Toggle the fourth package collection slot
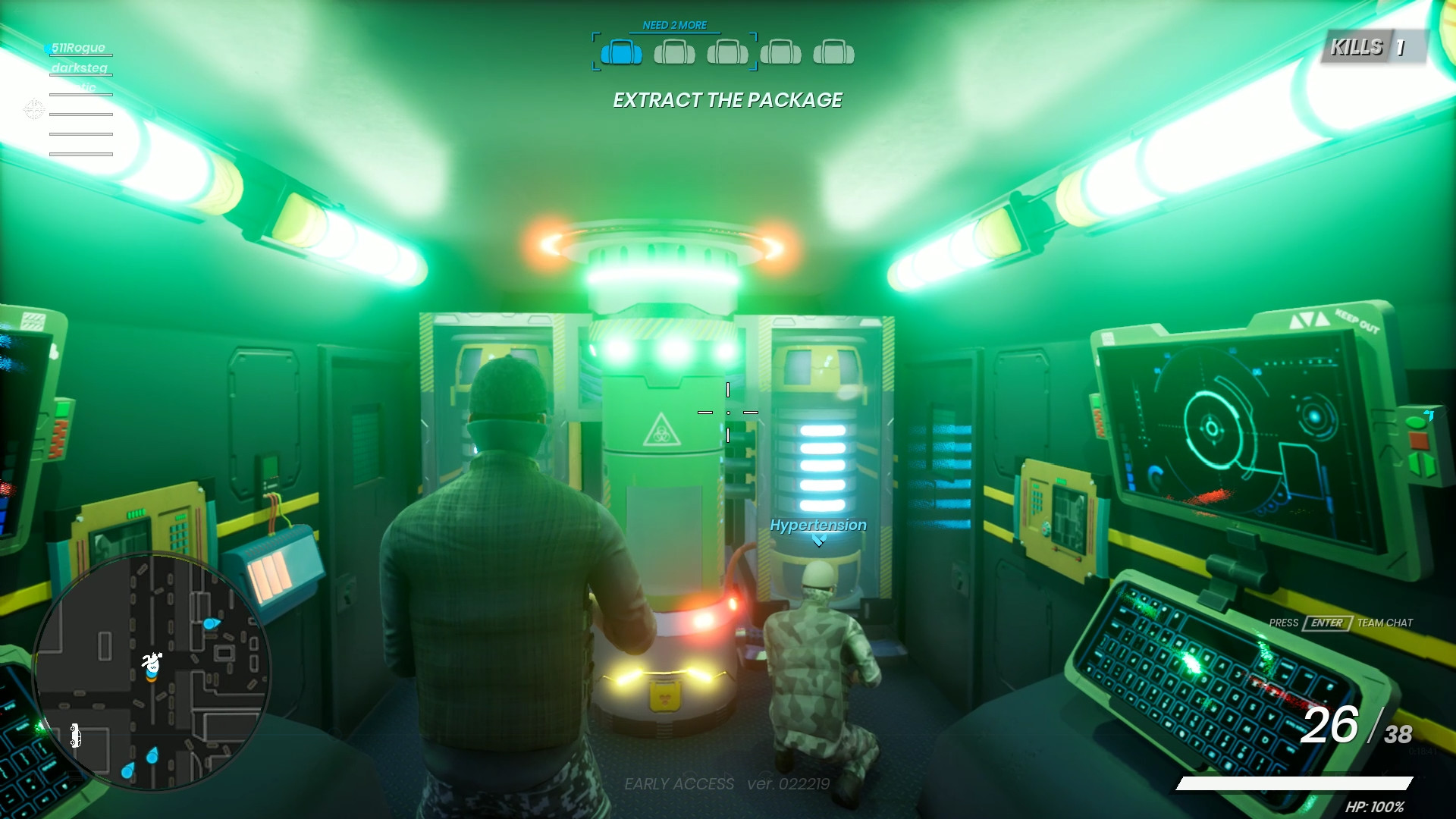 (782, 53)
